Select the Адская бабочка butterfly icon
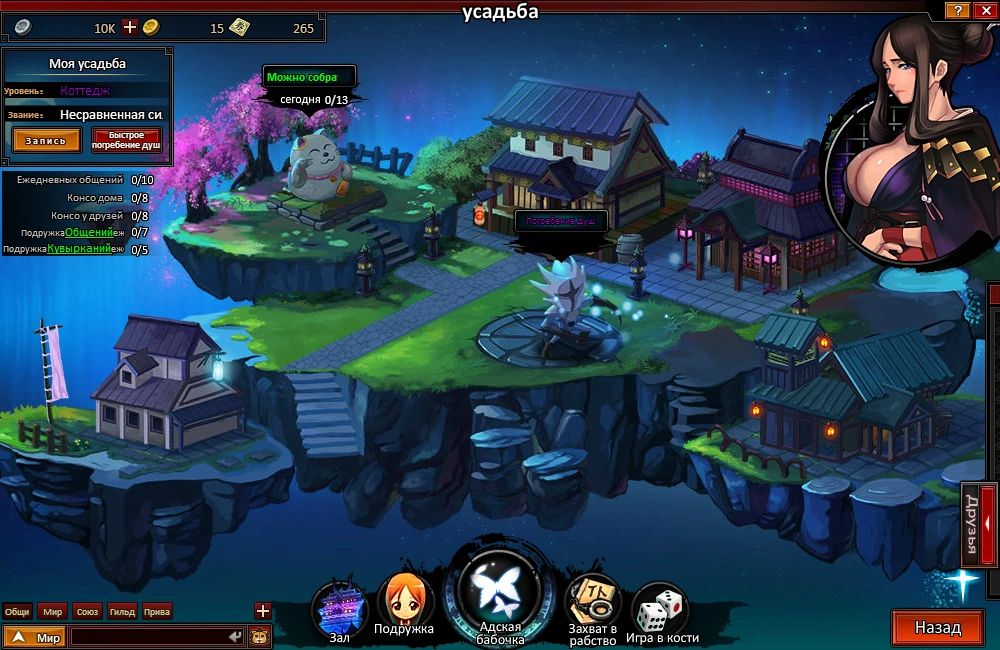The width and height of the screenshot is (1000, 650). tap(500, 590)
